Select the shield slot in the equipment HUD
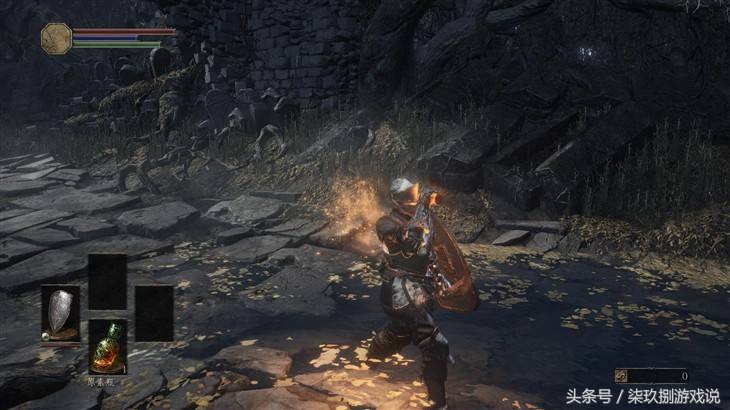This screenshot has width=730, height=410. click(60, 313)
